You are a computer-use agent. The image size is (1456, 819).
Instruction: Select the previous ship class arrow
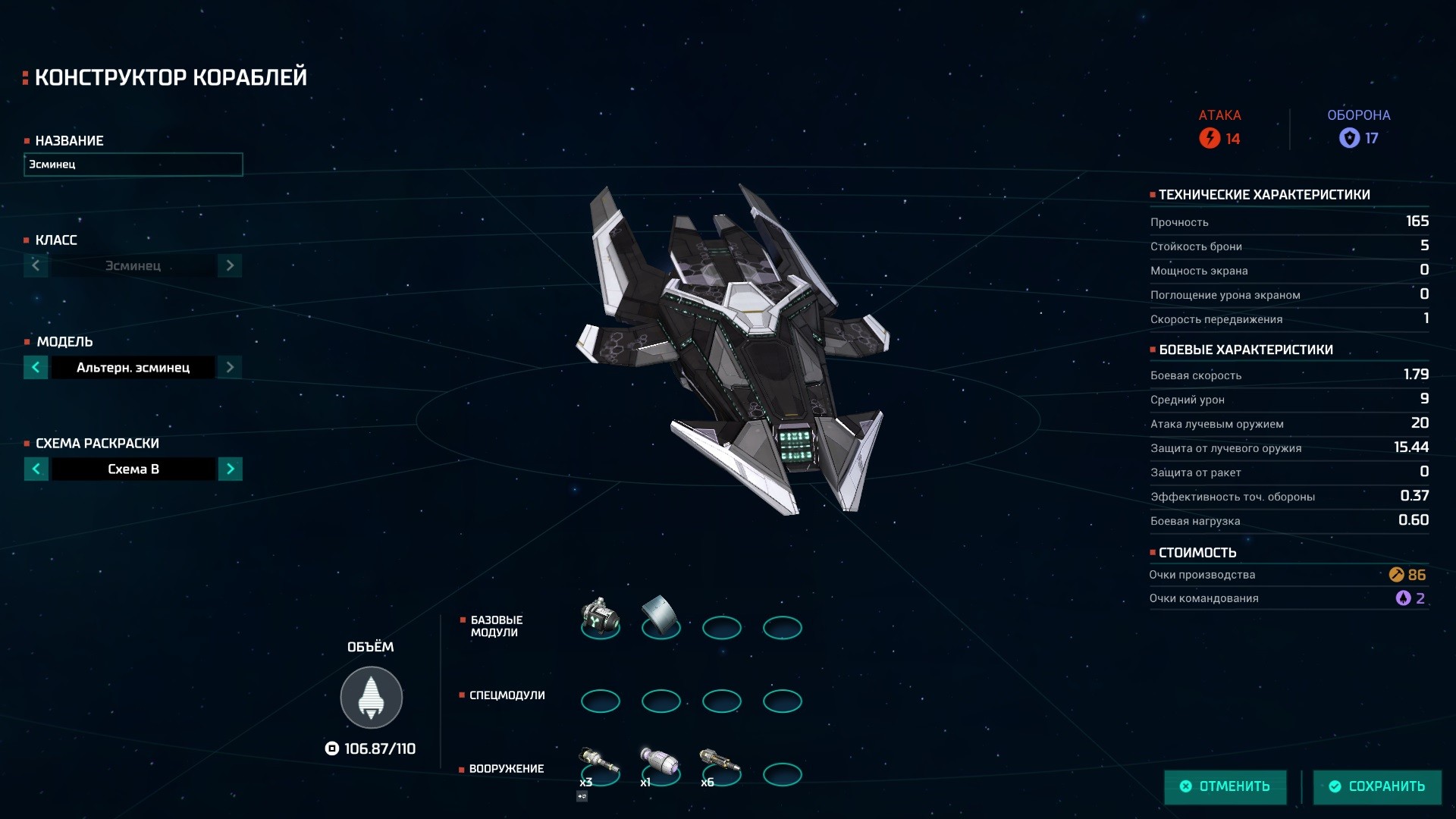[x=36, y=265]
